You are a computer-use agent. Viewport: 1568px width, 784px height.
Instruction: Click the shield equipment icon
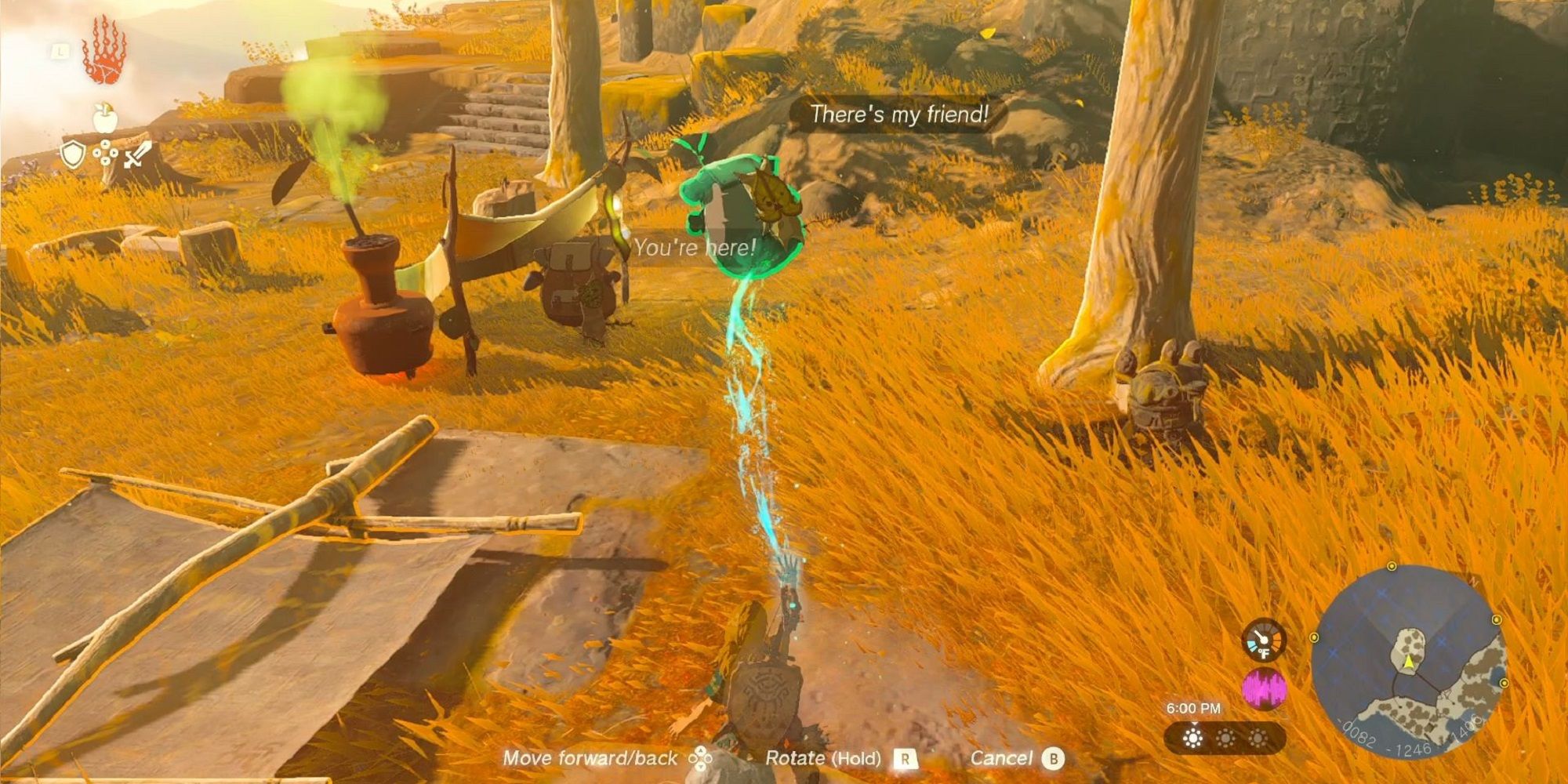[73, 155]
